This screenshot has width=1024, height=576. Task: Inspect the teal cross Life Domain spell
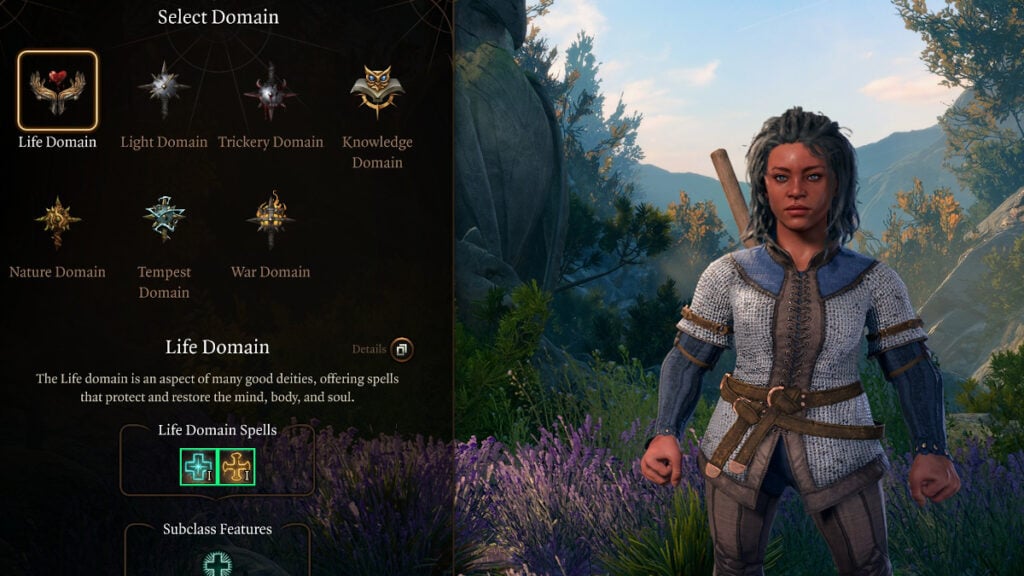click(x=198, y=466)
